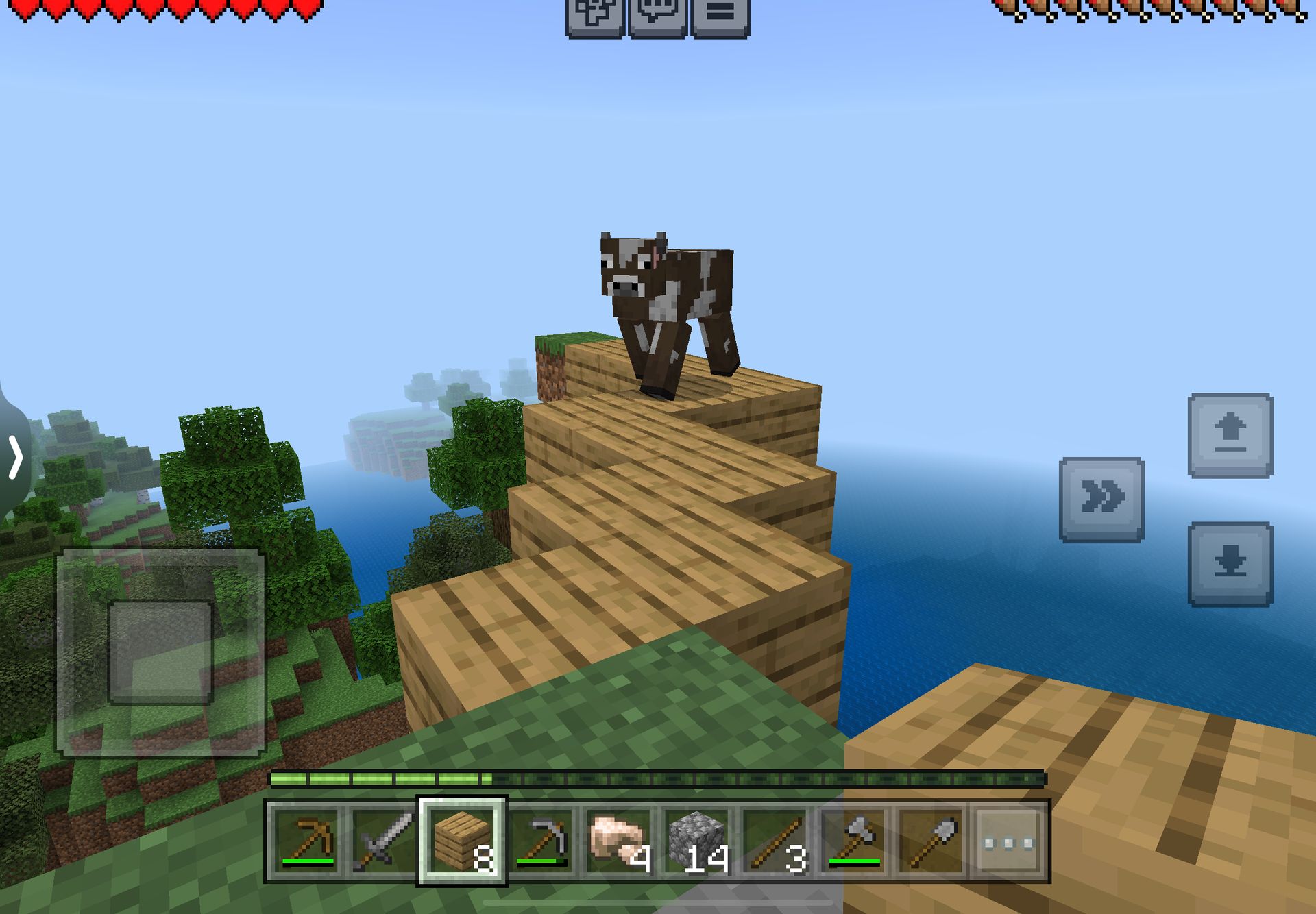Viewport: 1316px width, 914px height.
Task: Open the chat speech bubble button
Action: (x=657, y=15)
